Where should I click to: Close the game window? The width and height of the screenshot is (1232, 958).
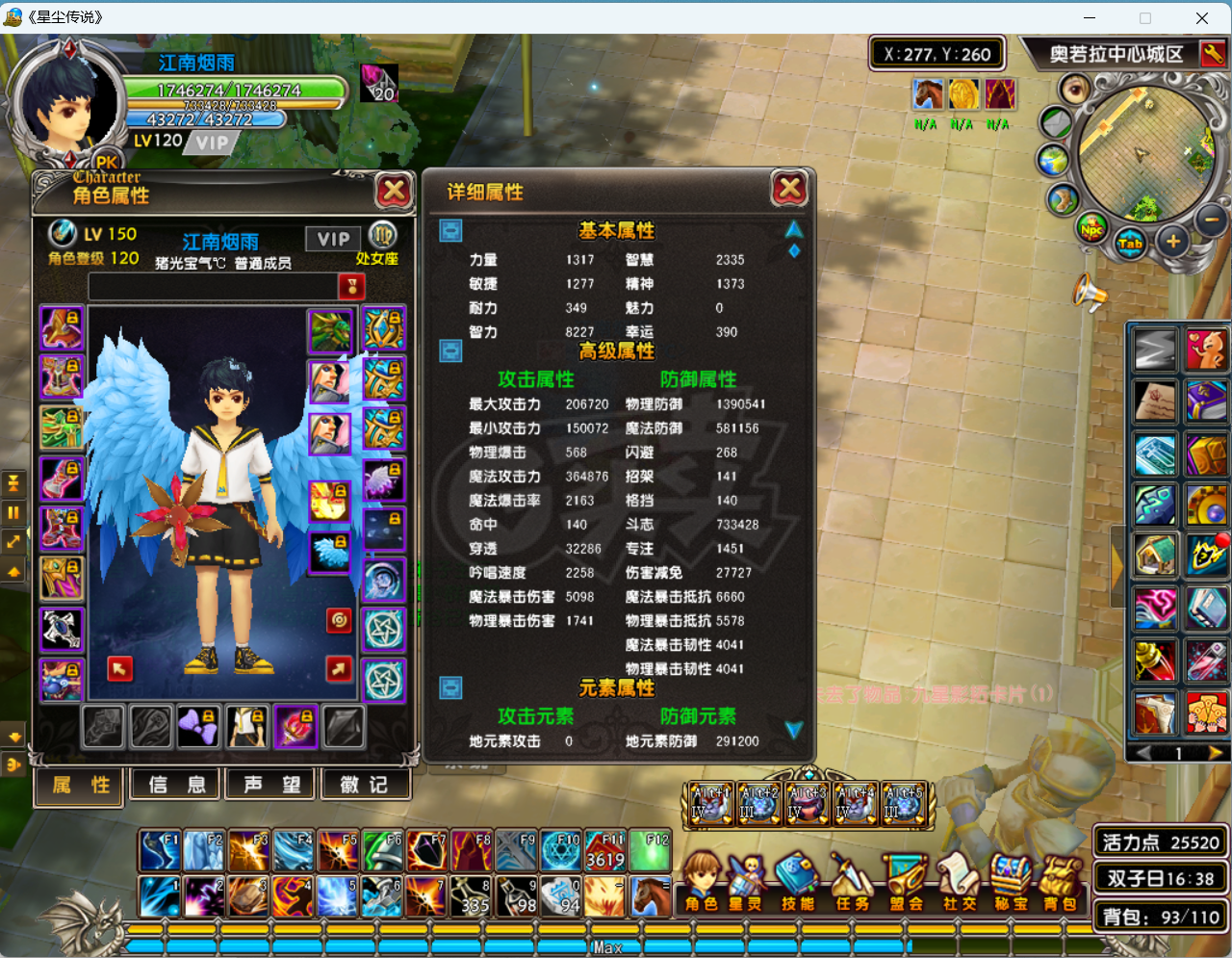[x=1202, y=17]
